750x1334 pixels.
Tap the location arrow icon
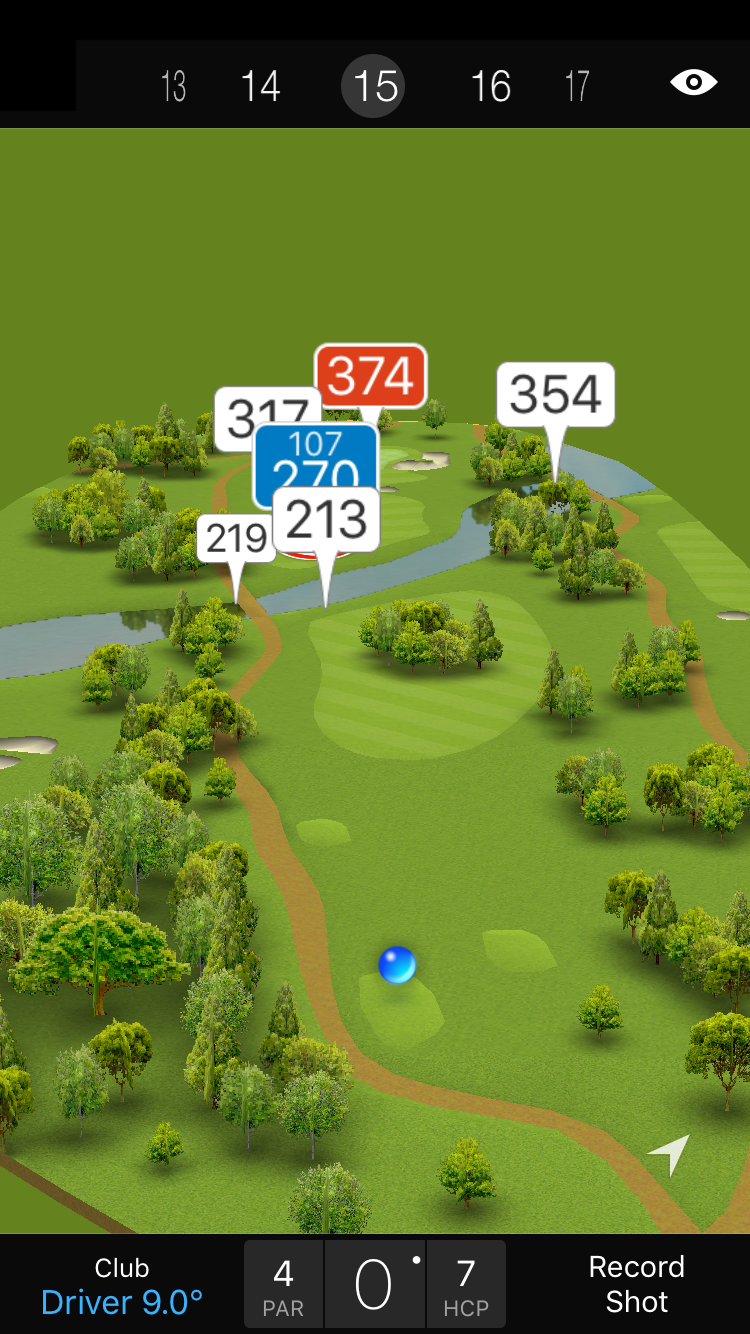[x=670, y=1153]
